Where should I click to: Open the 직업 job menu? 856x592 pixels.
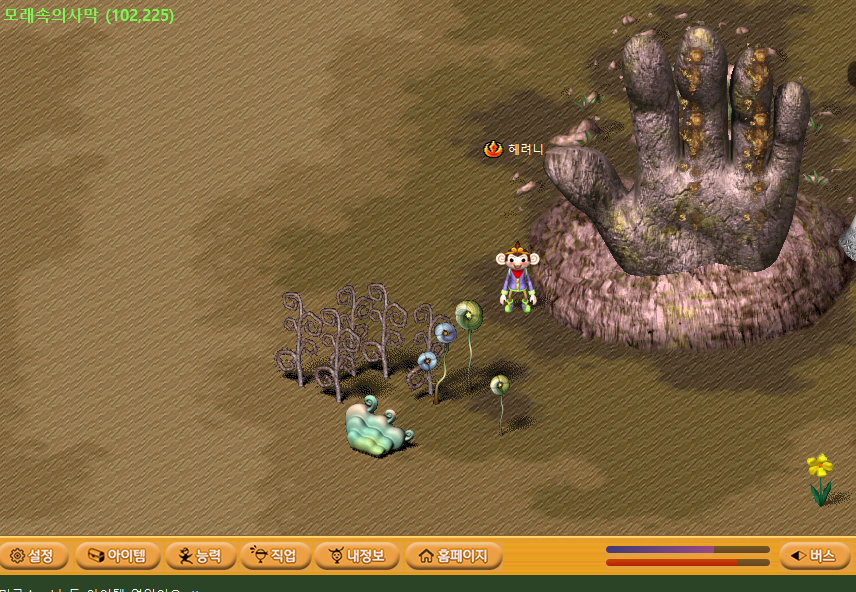point(275,556)
